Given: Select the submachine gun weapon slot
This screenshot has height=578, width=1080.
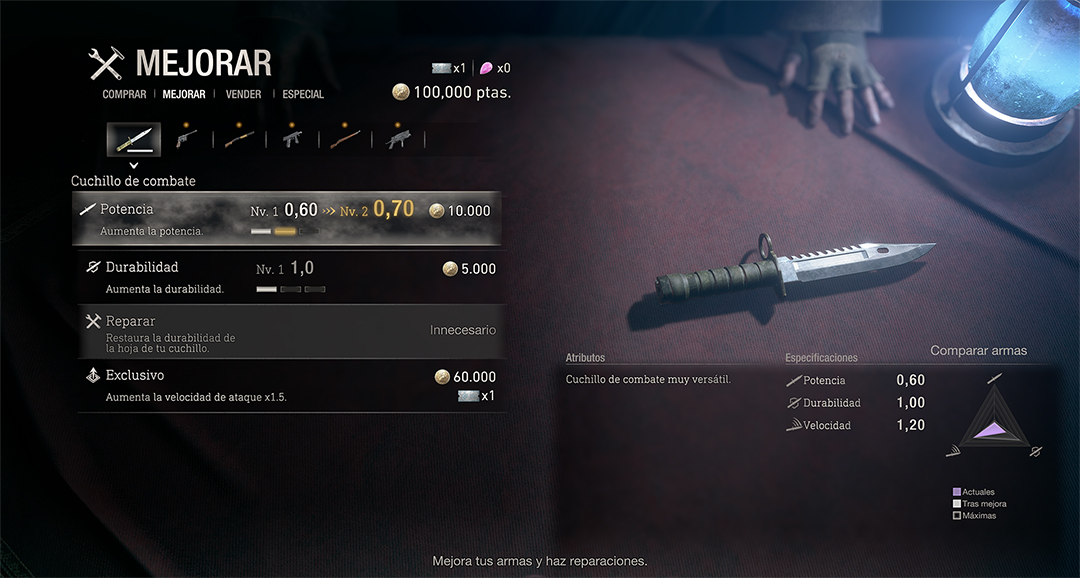Looking at the screenshot, I should (x=293, y=138).
